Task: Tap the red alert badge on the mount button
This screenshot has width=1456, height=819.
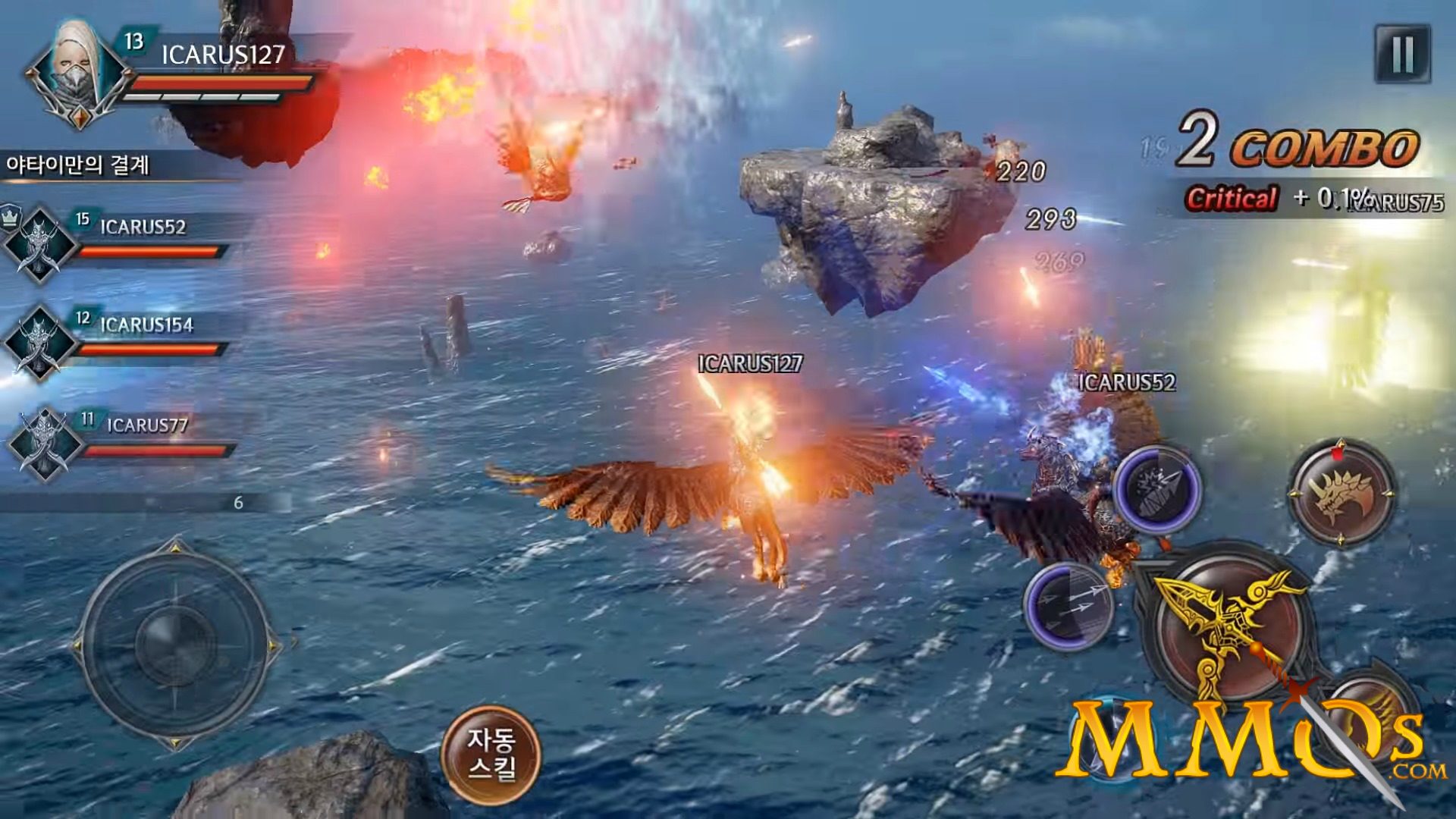Action: click(x=1337, y=453)
